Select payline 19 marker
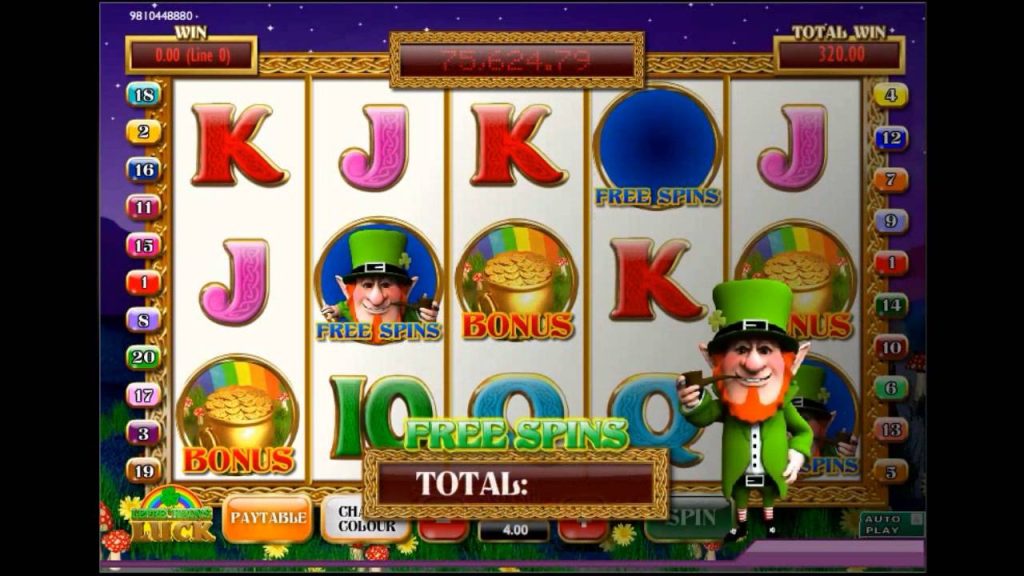The image size is (1024, 576). (x=144, y=470)
